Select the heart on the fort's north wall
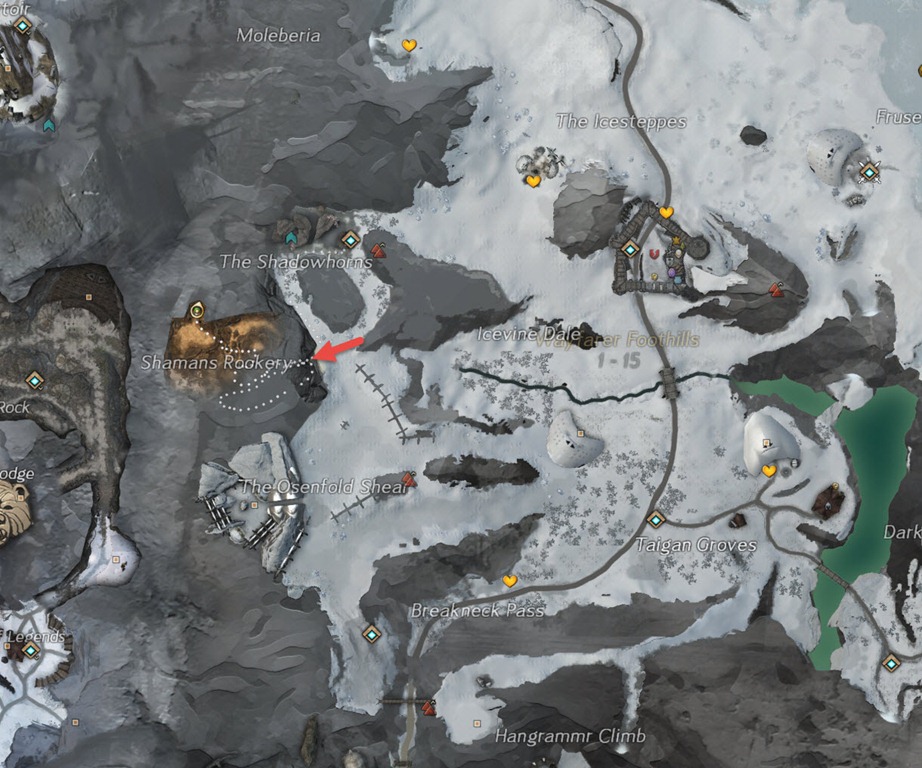 (x=666, y=212)
